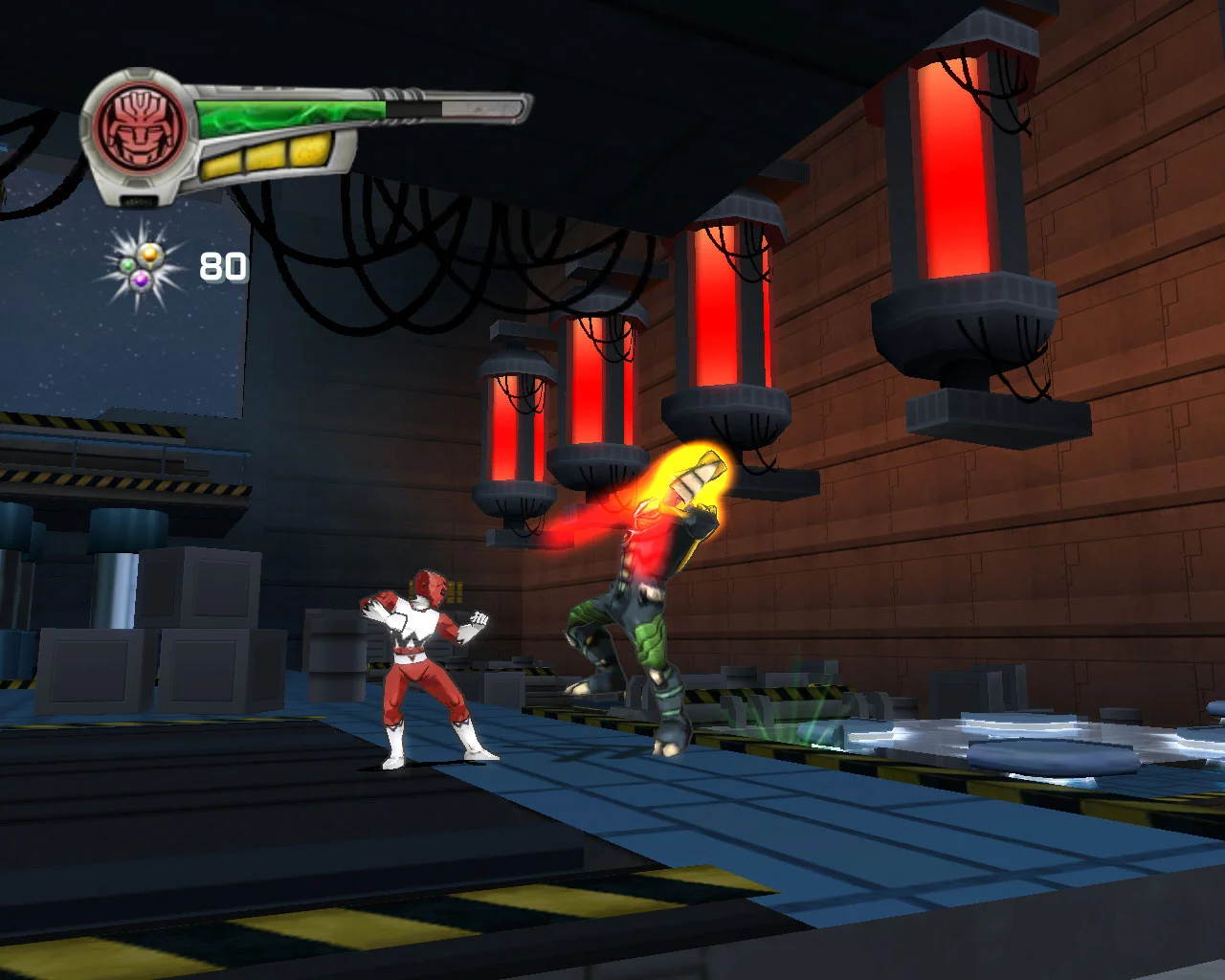Screen dimensions: 1225x980
Task: Click the purple gem in the collectible cluster
Action: click(x=140, y=280)
